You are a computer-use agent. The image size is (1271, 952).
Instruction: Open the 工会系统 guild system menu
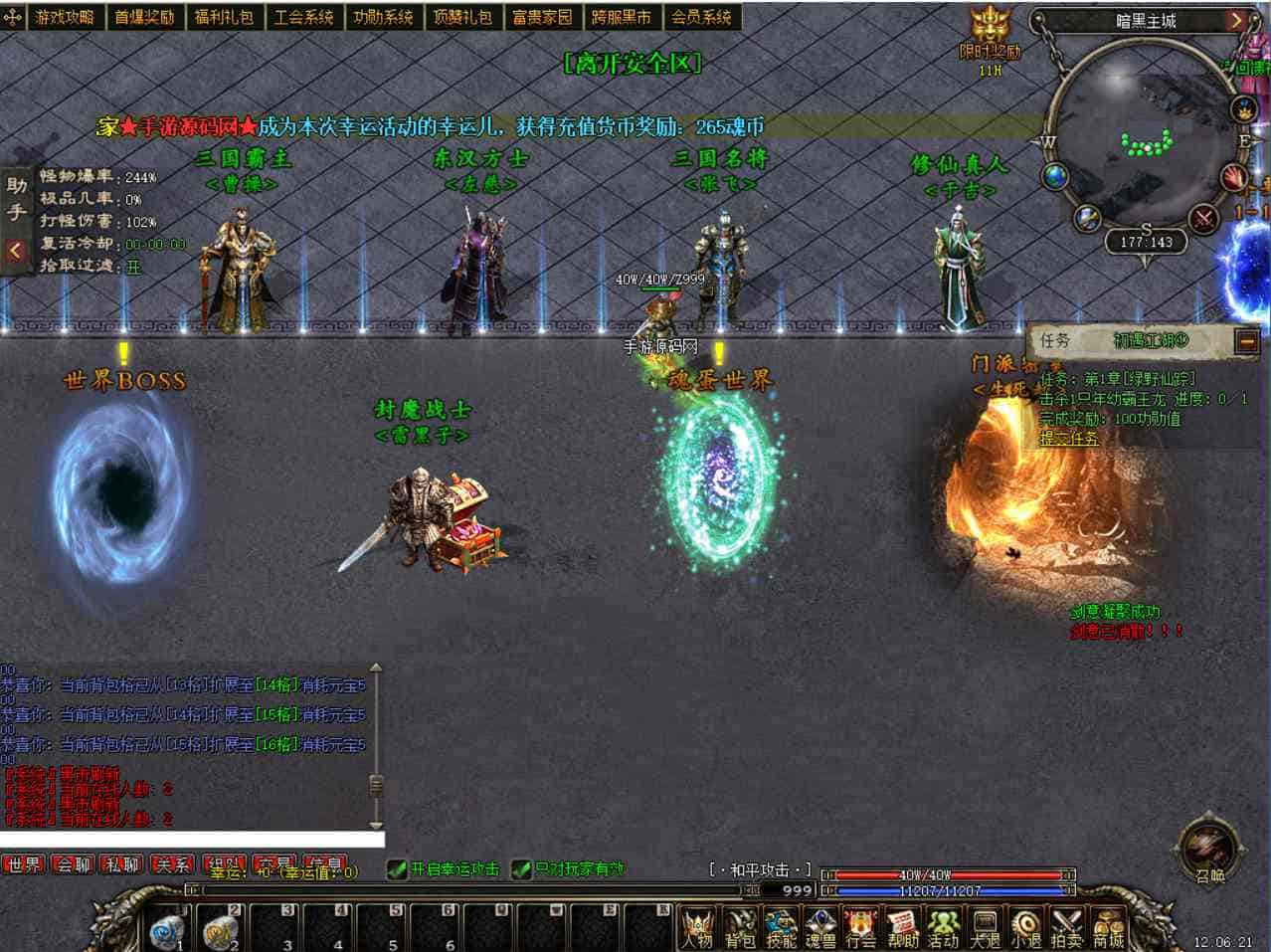coord(303,17)
